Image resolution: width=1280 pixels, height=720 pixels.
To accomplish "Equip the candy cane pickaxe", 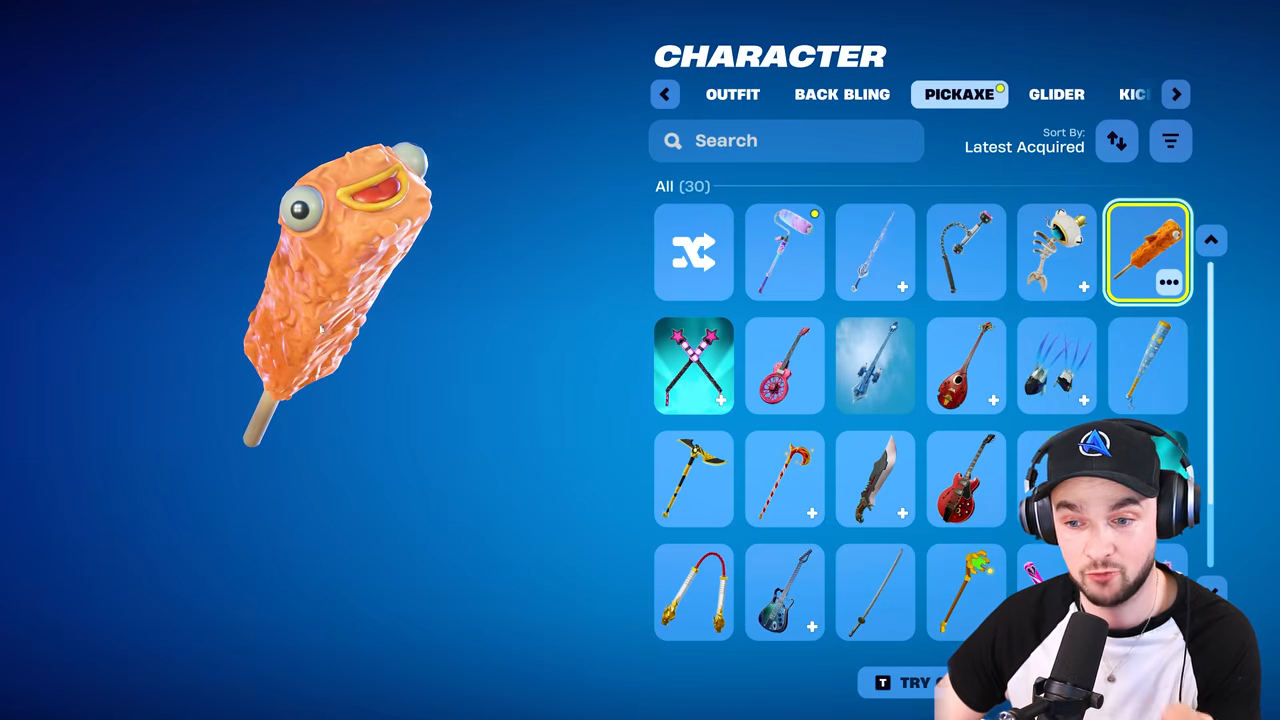I will point(785,480).
